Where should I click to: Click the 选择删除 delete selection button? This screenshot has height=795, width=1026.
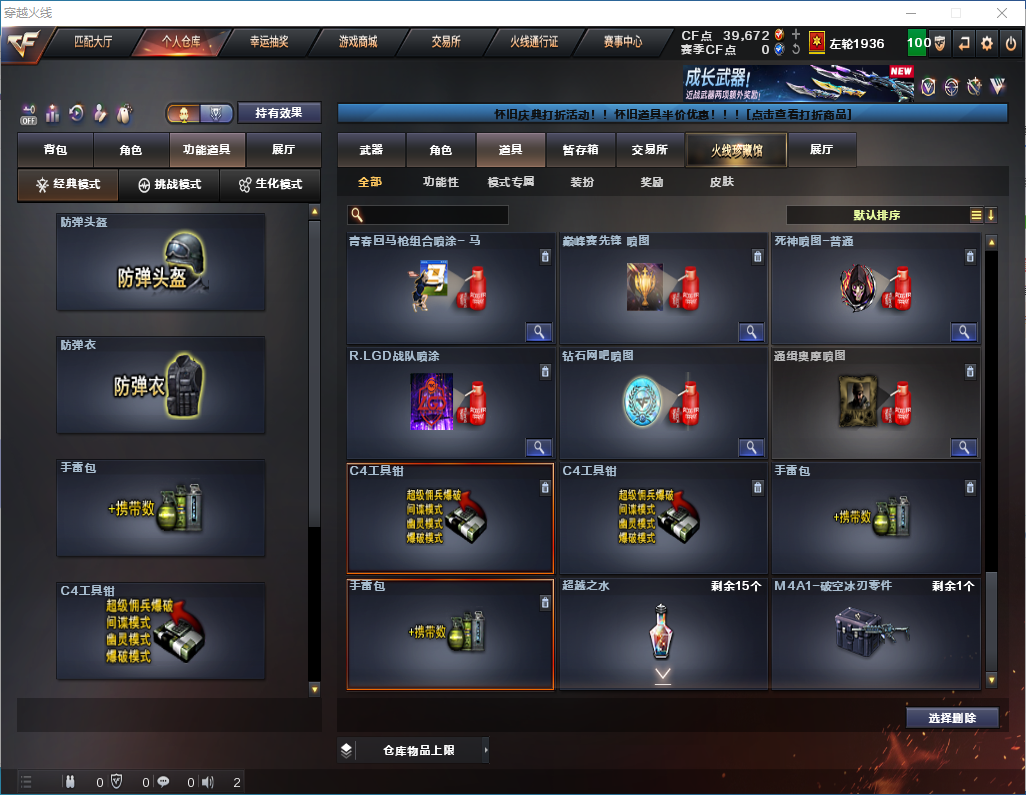[x=952, y=718]
